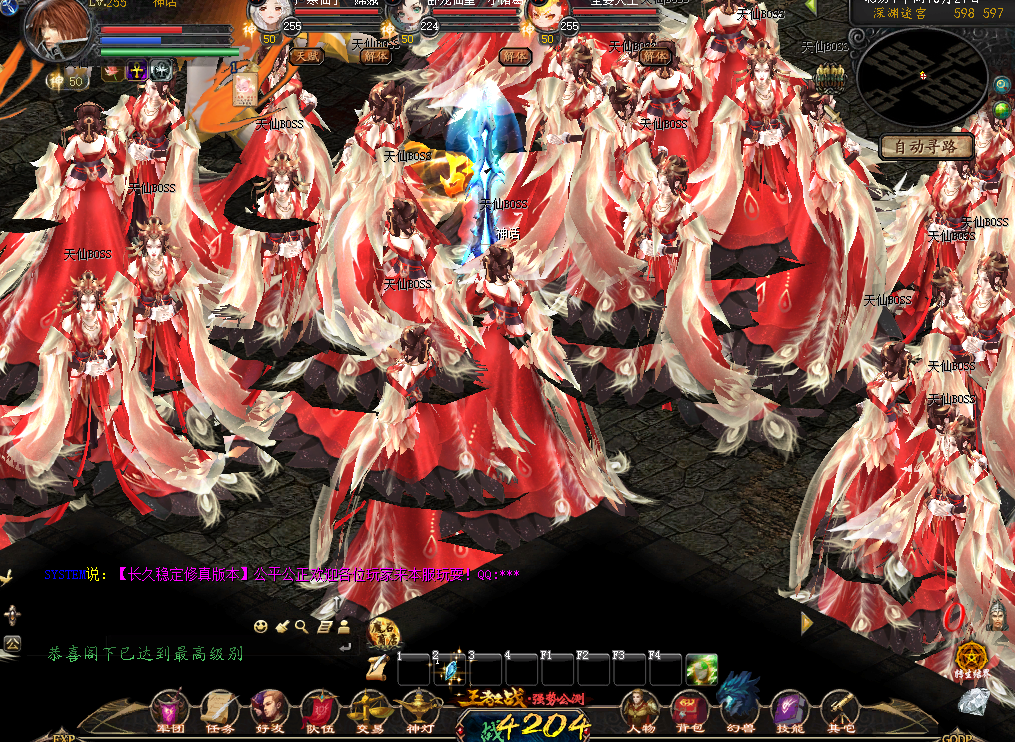Open the 背包 backpack inventory
Image resolution: width=1015 pixels, height=742 pixels.
click(690, 709)
